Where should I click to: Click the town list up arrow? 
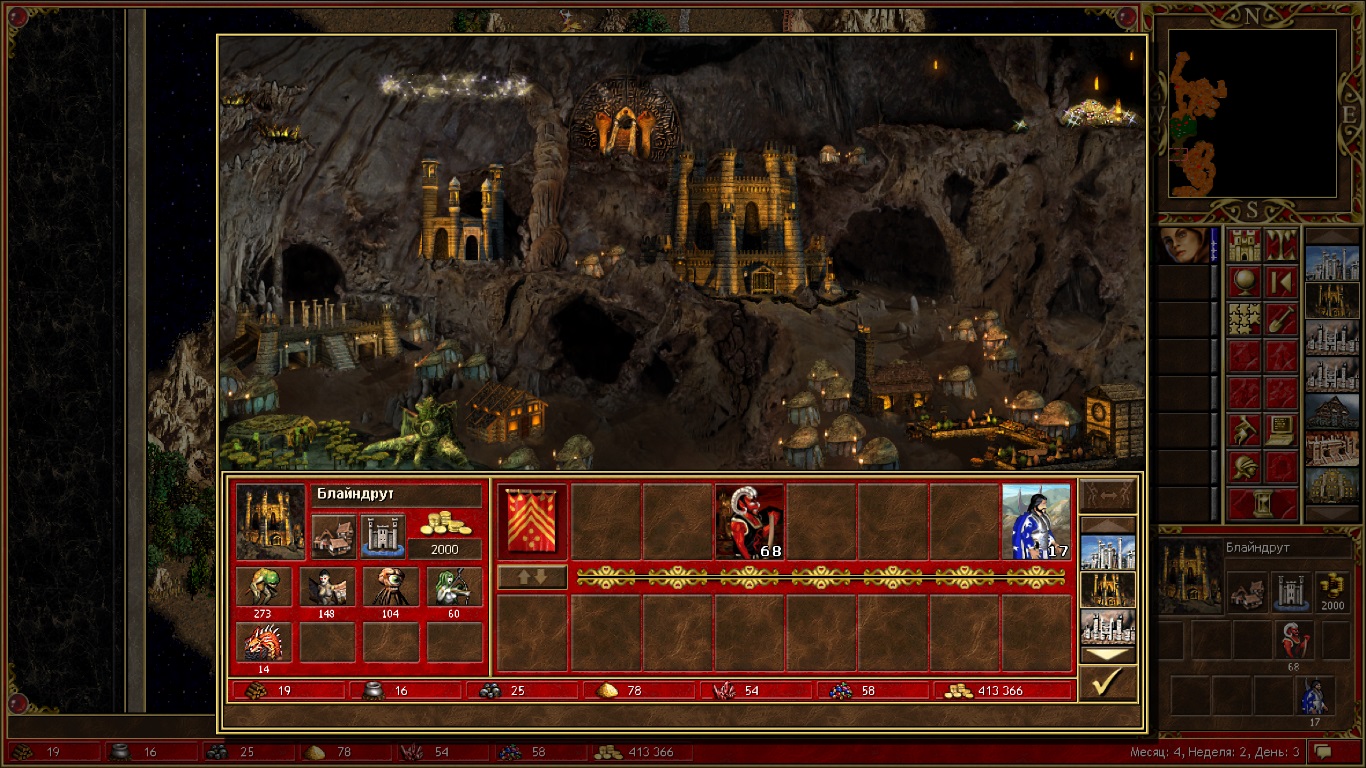[x=1107, y=525]
